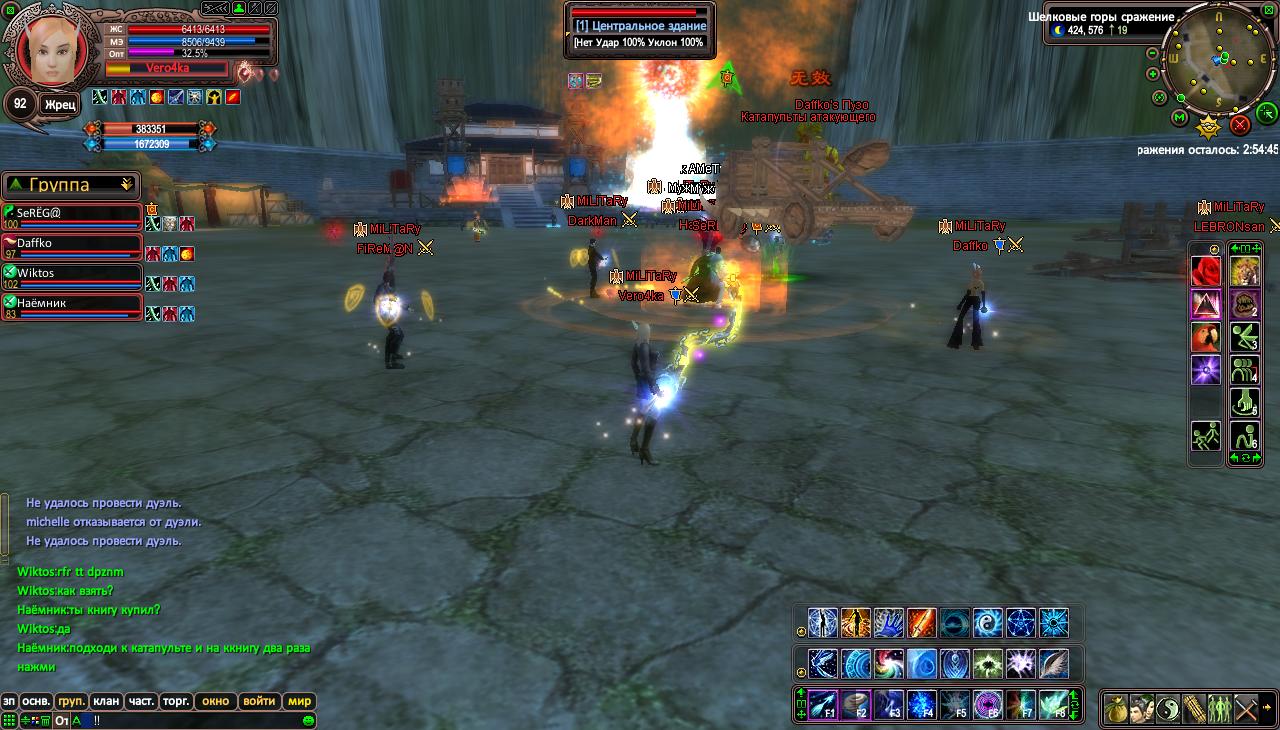Select party member SeRËG@ in the group list

70,215
